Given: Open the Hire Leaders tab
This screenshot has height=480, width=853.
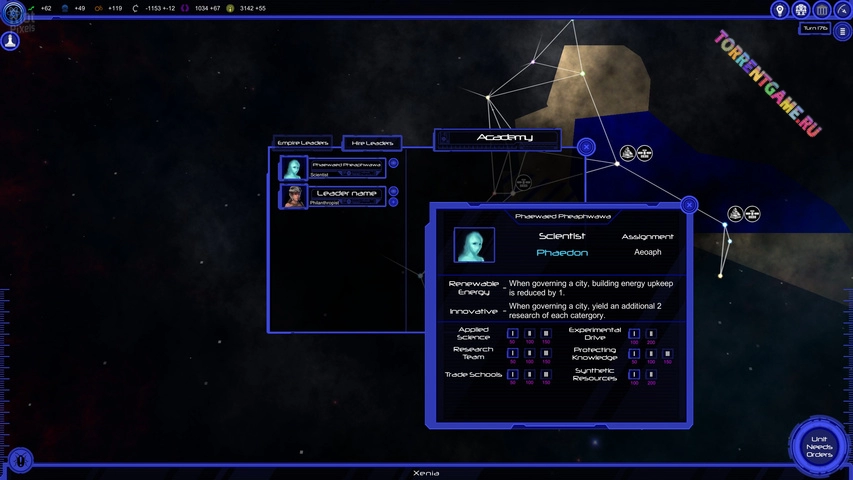Looking at the screenshot, I should click(372, 143).
